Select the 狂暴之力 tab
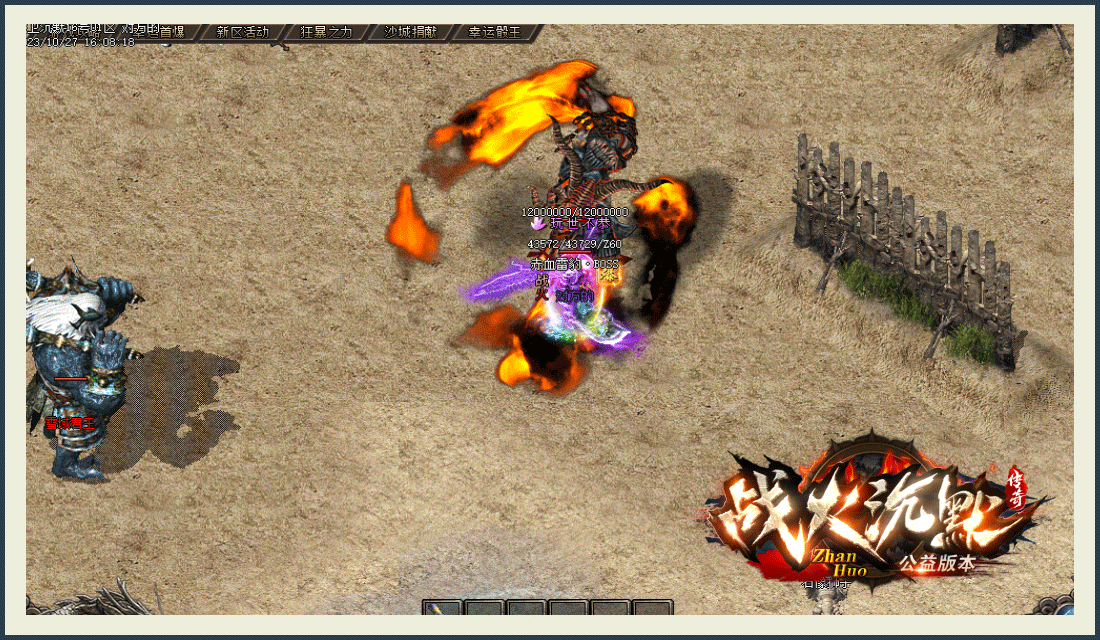The width and height of the screenshot is (1100, 640). (326, 32)
